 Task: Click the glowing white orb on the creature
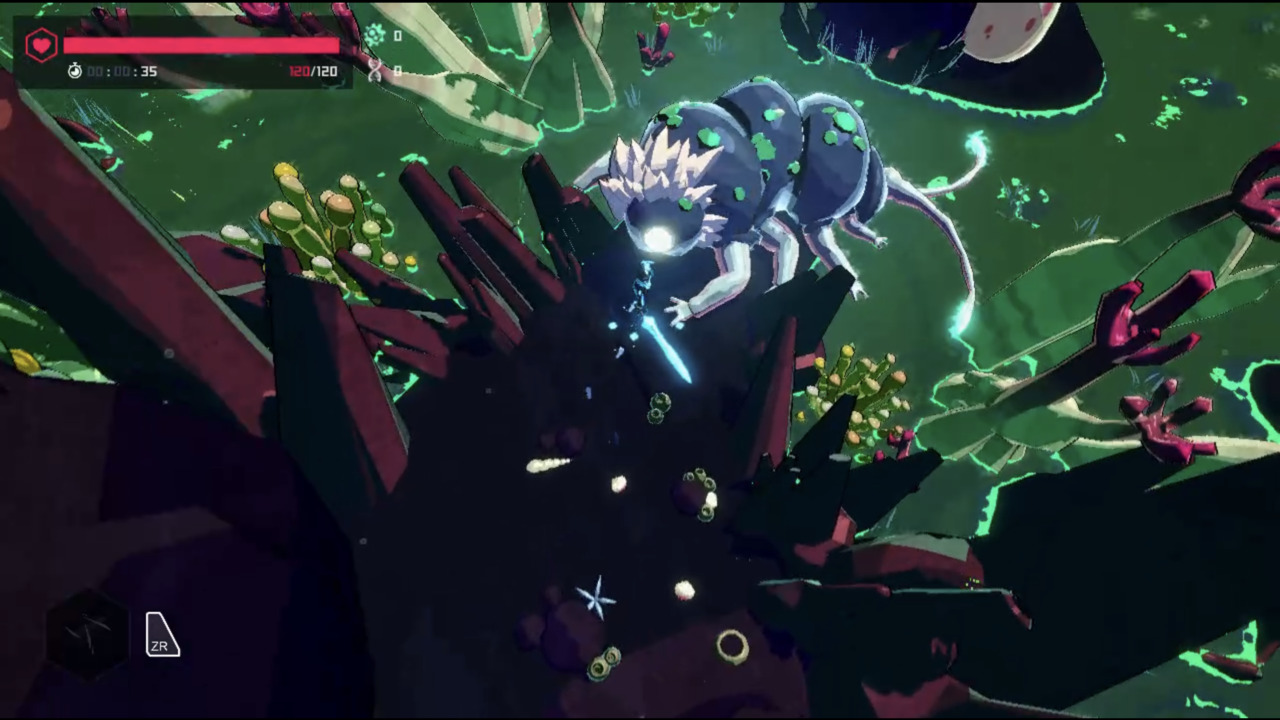point(662,237)
